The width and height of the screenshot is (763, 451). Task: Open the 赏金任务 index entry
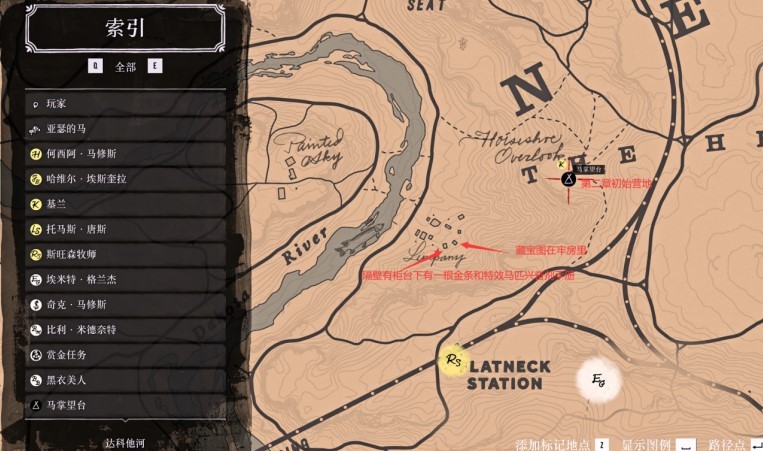pyautogui.click(x=125, y=355)
